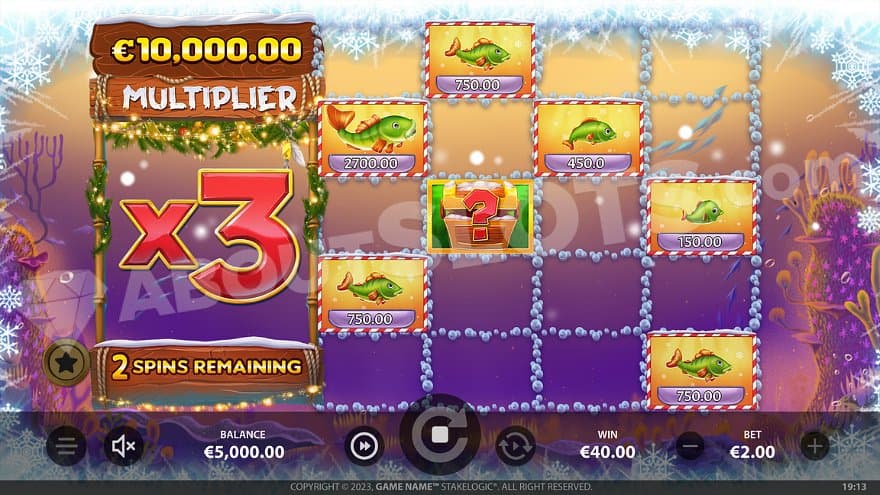Screen dimensions: 880x495
Task: Open the hamburger menu
Action: coord(66,445)
